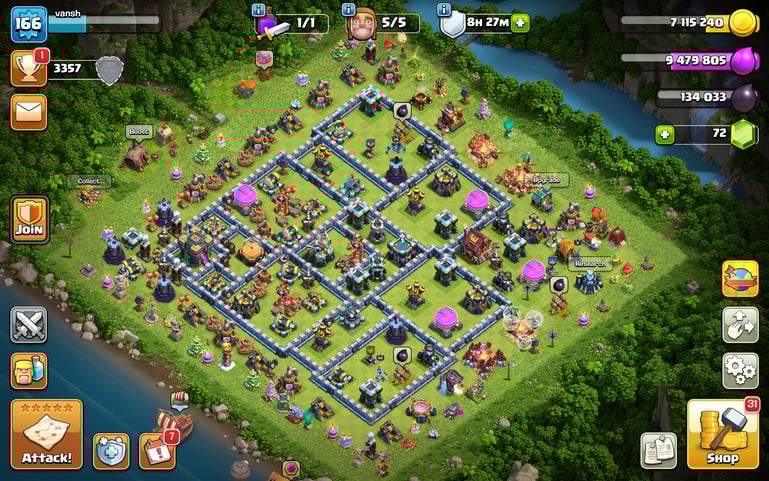
Task: Tap the Attack! map button
Action: coord(46,434)
